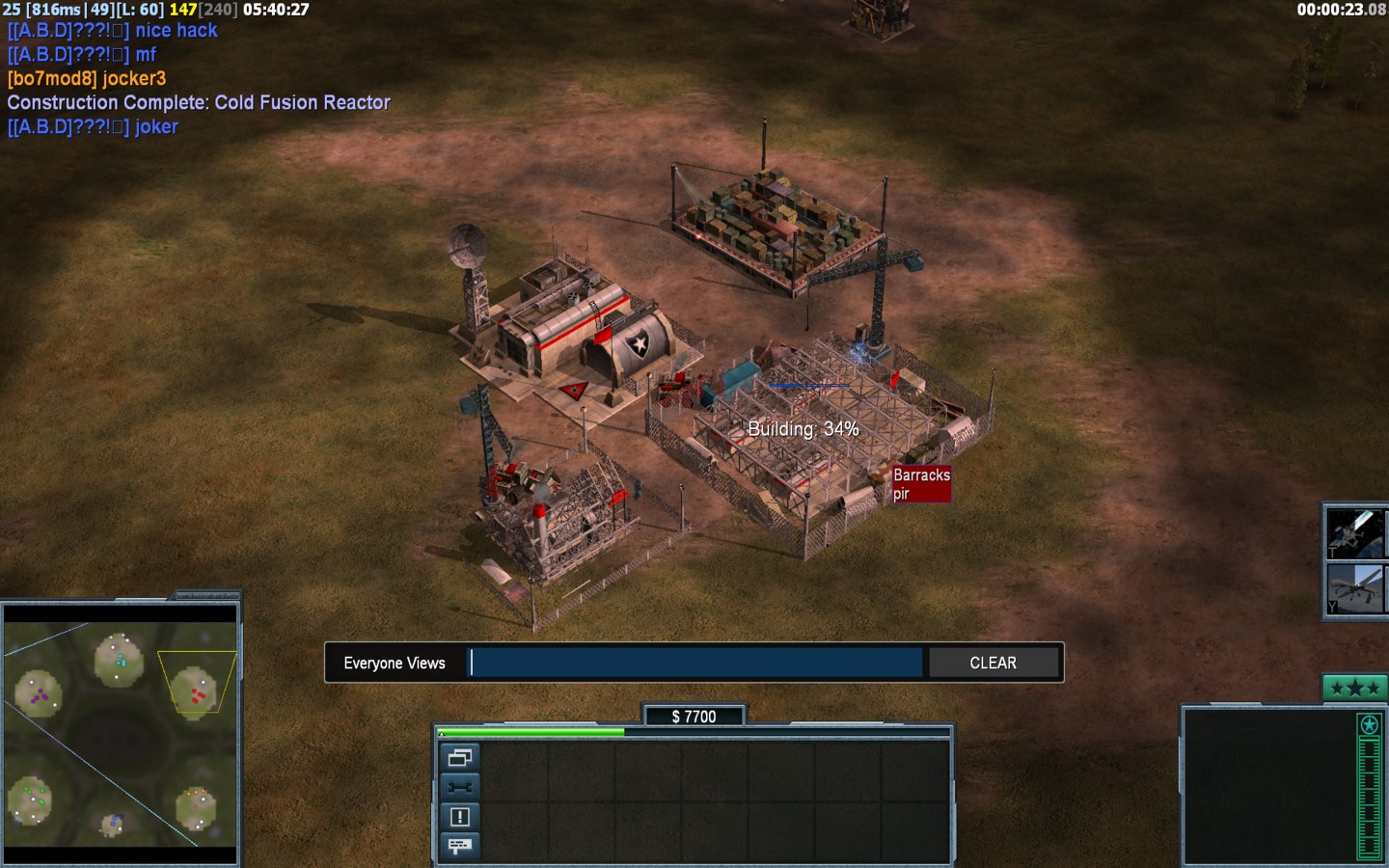Click the CLEAR button in chat bar
The height and width of the screenshot is (868, 1389).
(x=993, y=664)
